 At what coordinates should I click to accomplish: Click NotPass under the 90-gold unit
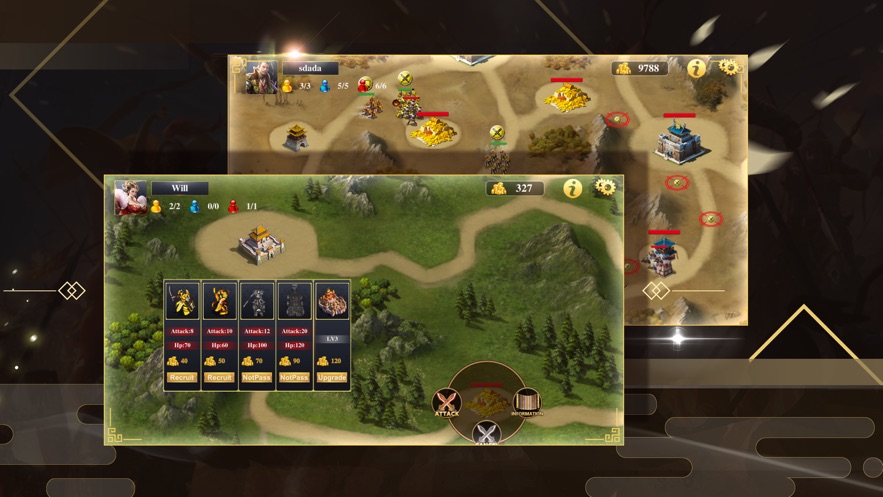(294, 378)
